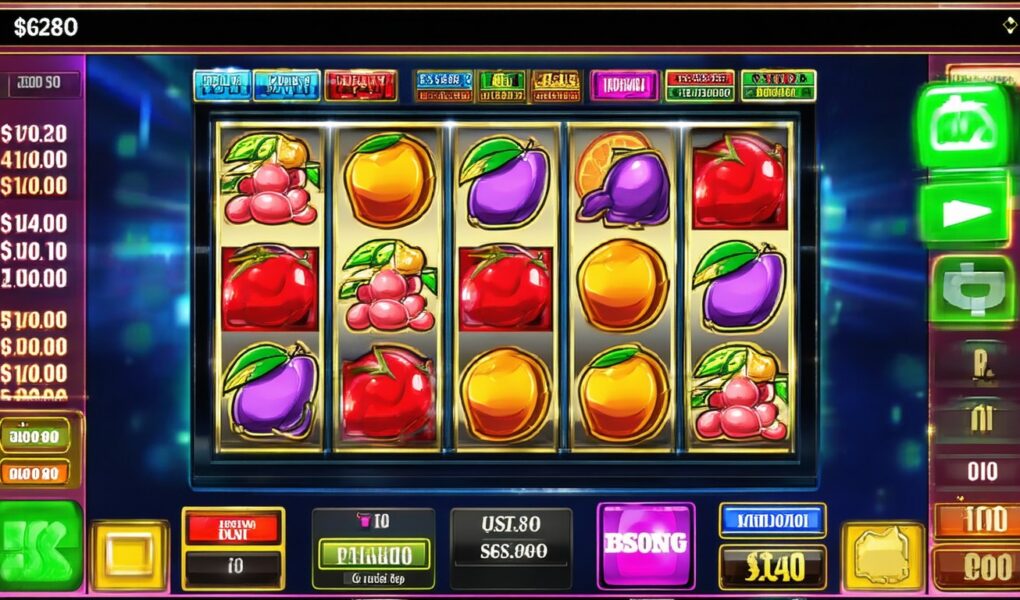1020x600 pixels.
Task: Open the magenta panel in the top row
Action: (623, 85)
